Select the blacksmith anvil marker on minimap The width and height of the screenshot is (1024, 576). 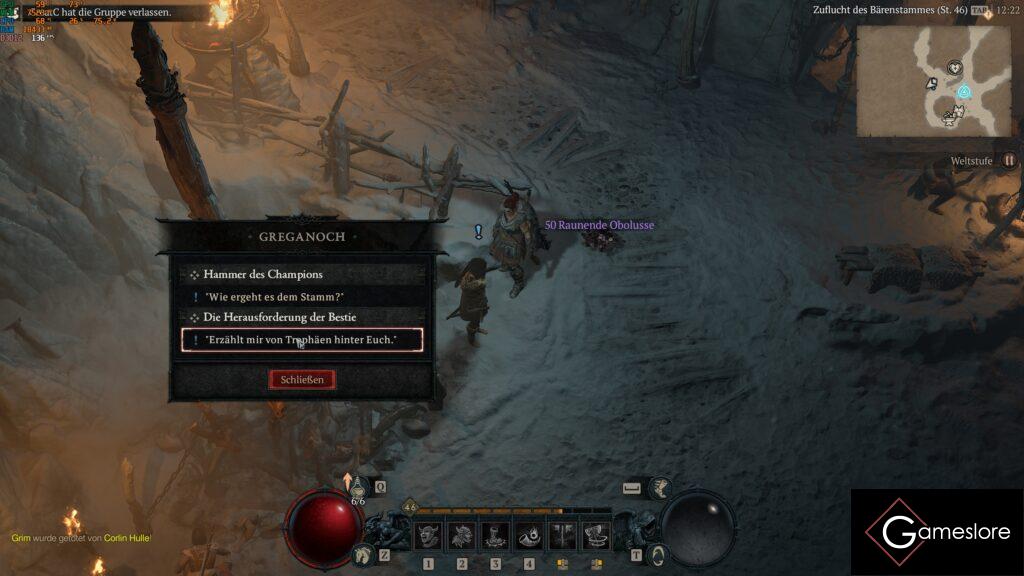(949, 117)
